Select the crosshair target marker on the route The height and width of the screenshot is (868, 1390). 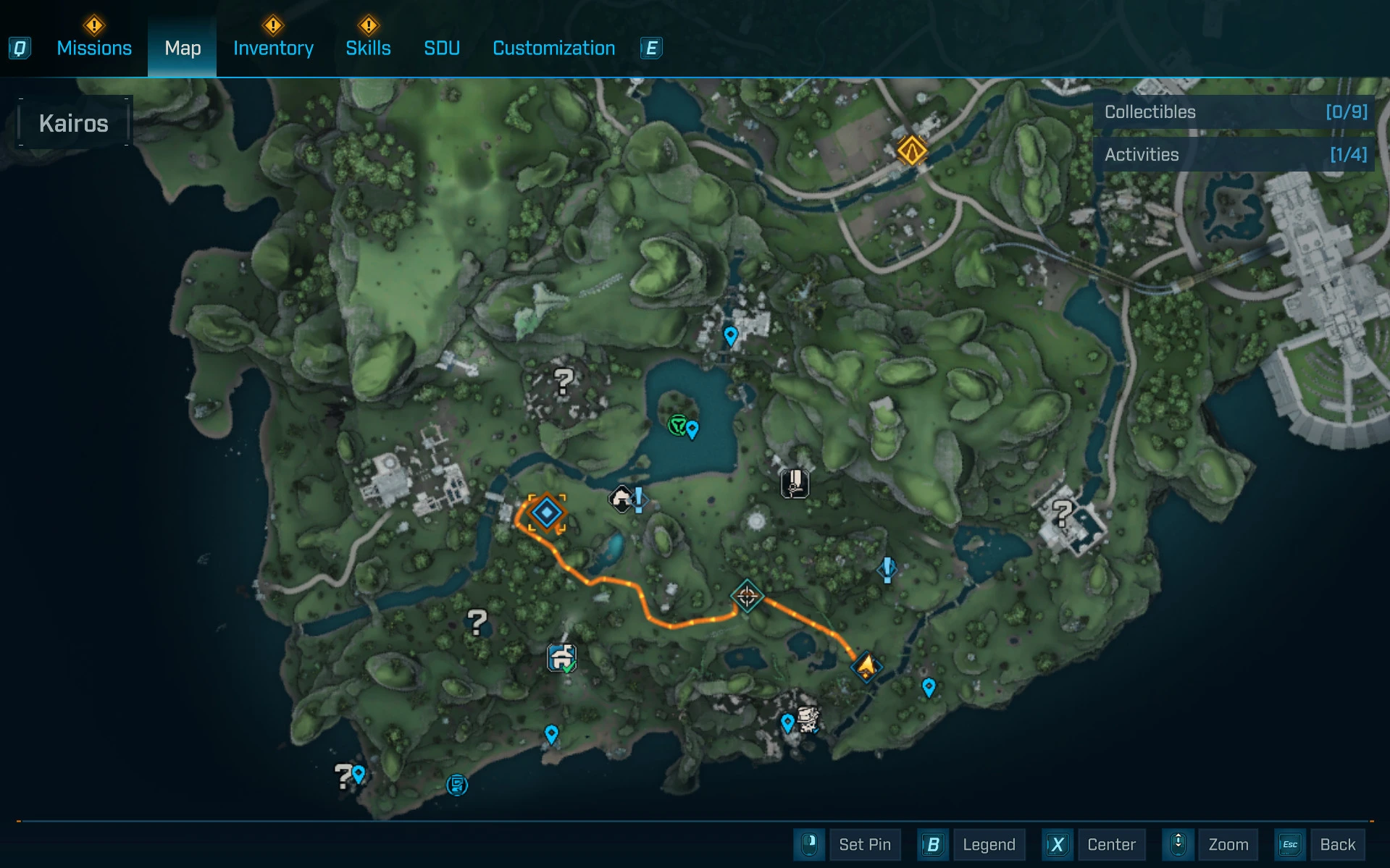click(747, 597)
